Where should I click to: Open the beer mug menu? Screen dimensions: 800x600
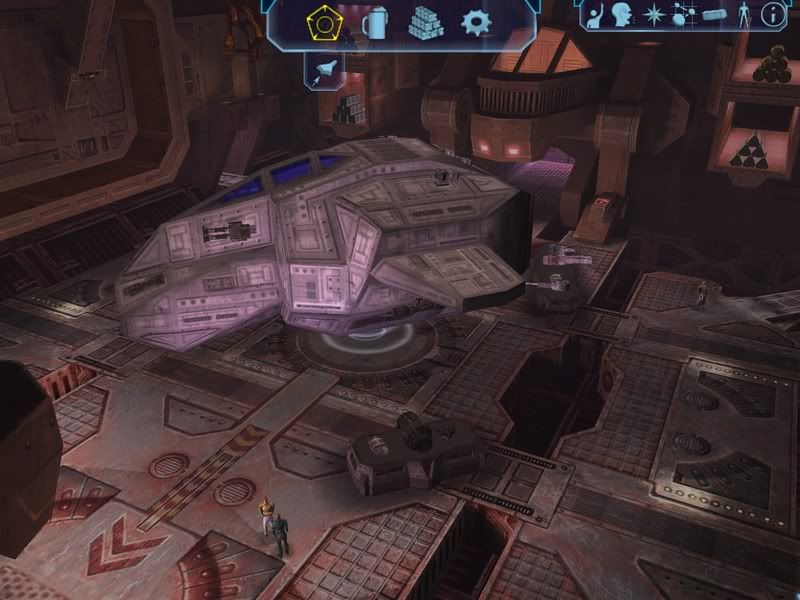[x=375, y=23]
